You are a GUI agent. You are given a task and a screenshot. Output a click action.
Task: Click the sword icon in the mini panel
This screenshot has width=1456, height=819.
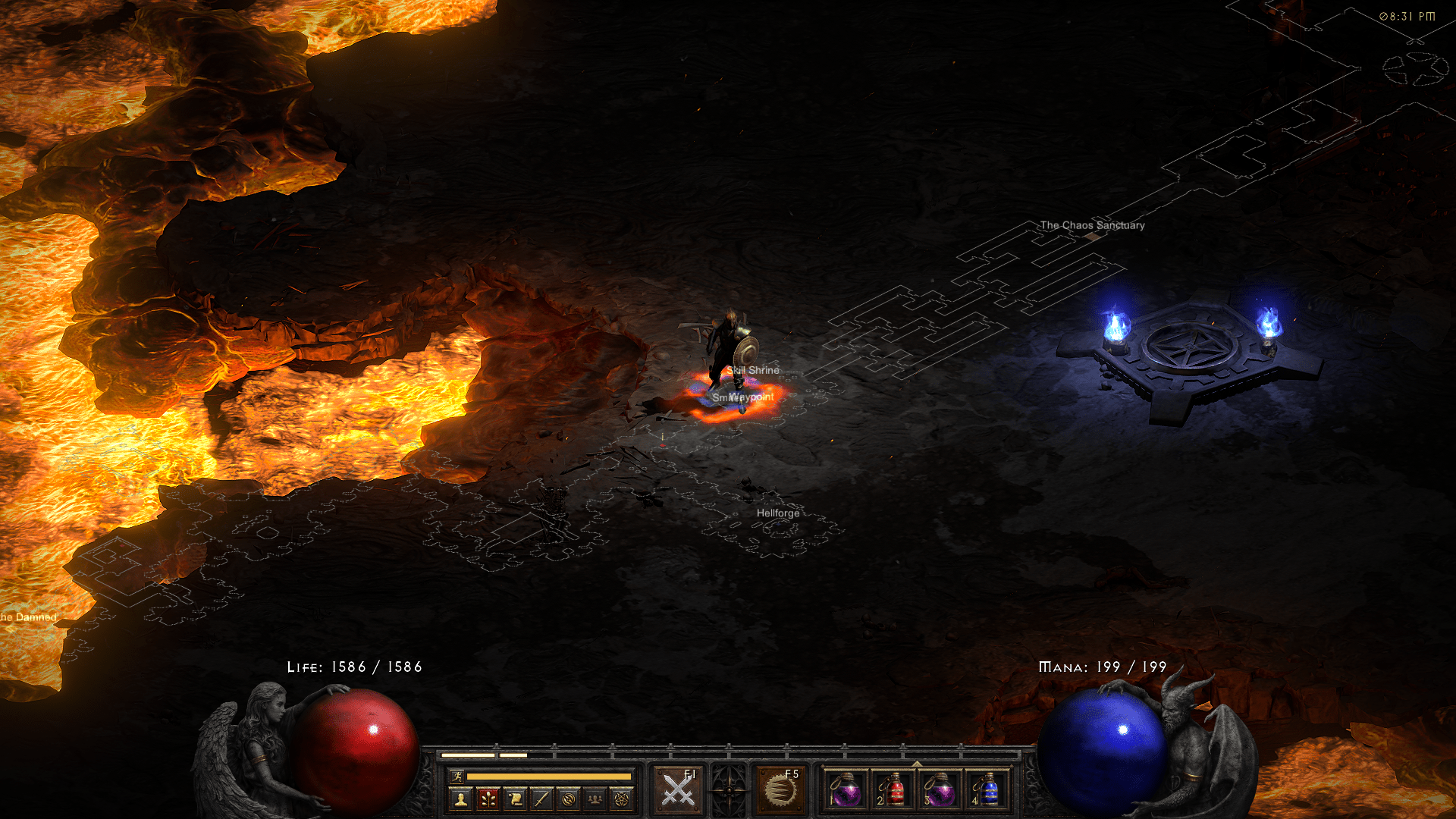541,799
